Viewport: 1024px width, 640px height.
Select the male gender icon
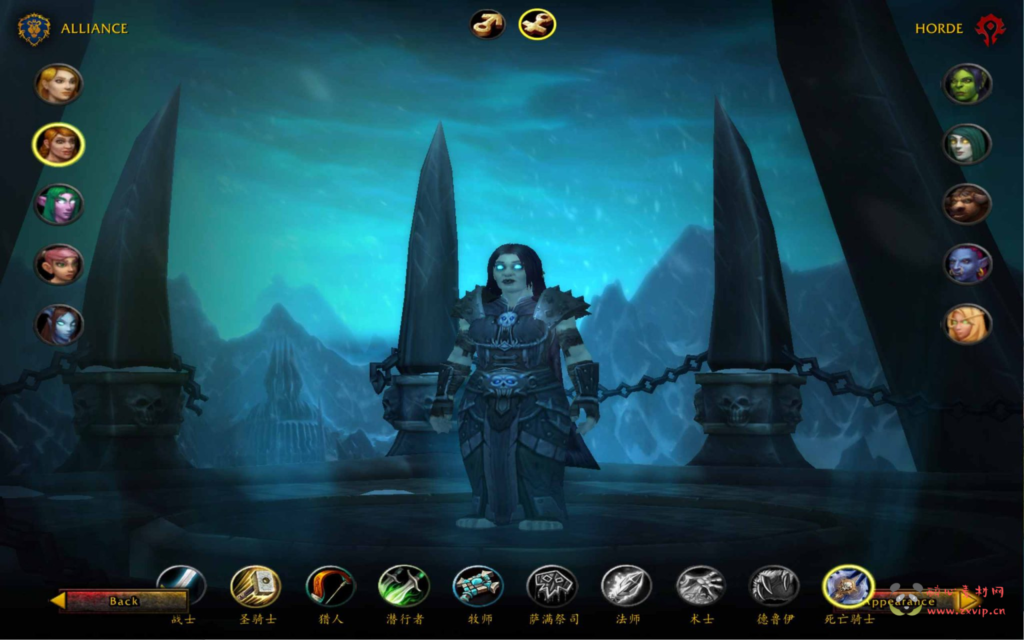488,24
